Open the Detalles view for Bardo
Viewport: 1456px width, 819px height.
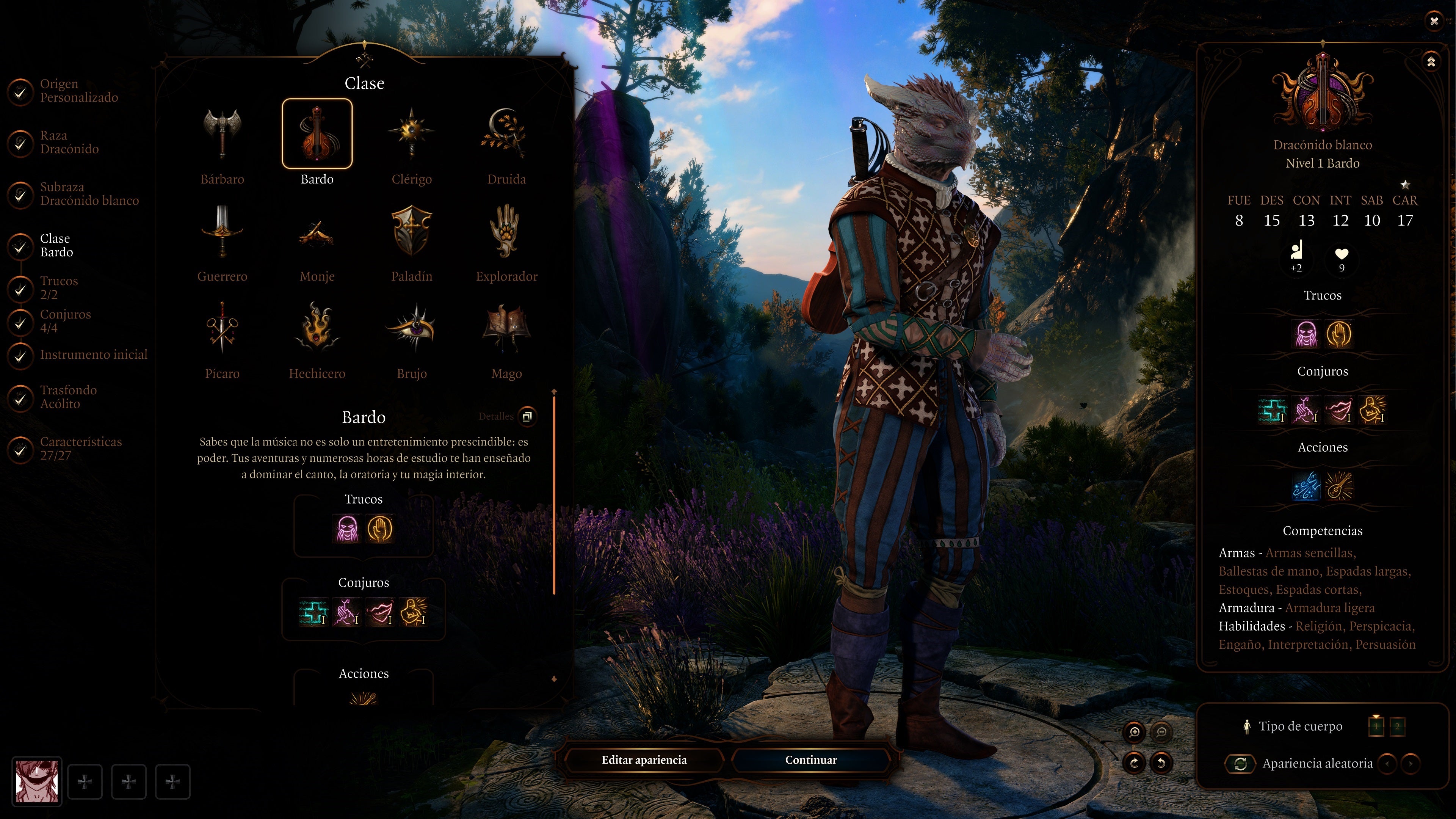pyautogui.click(x=527, y=417)
